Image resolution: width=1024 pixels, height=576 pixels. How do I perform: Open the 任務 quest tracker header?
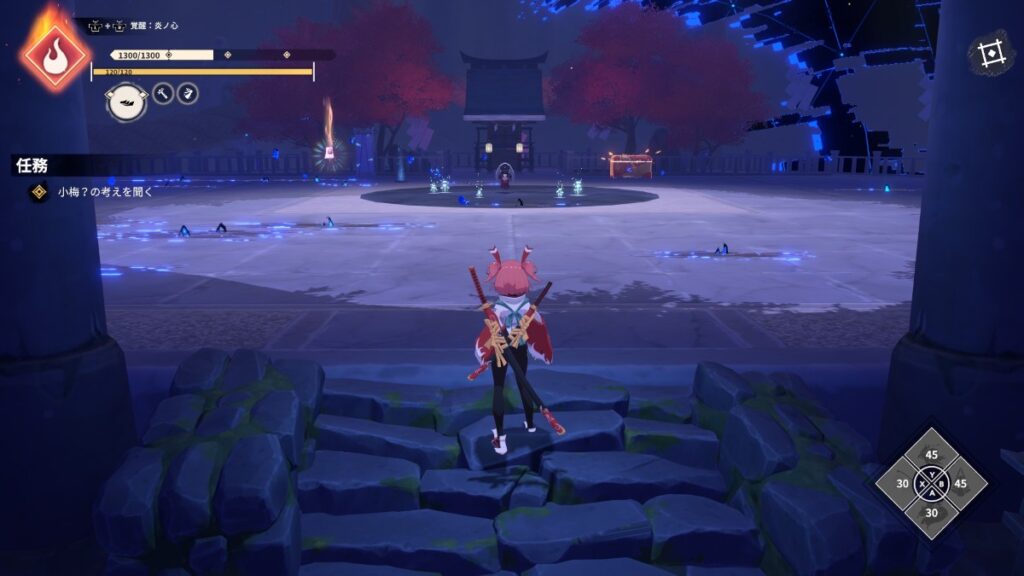(x=33, y=166)
